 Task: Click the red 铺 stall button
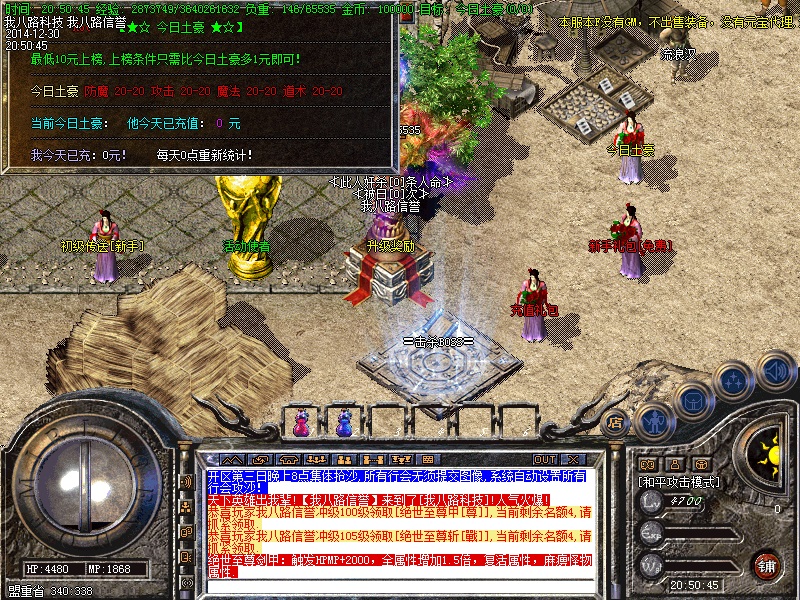click(766, 564)
